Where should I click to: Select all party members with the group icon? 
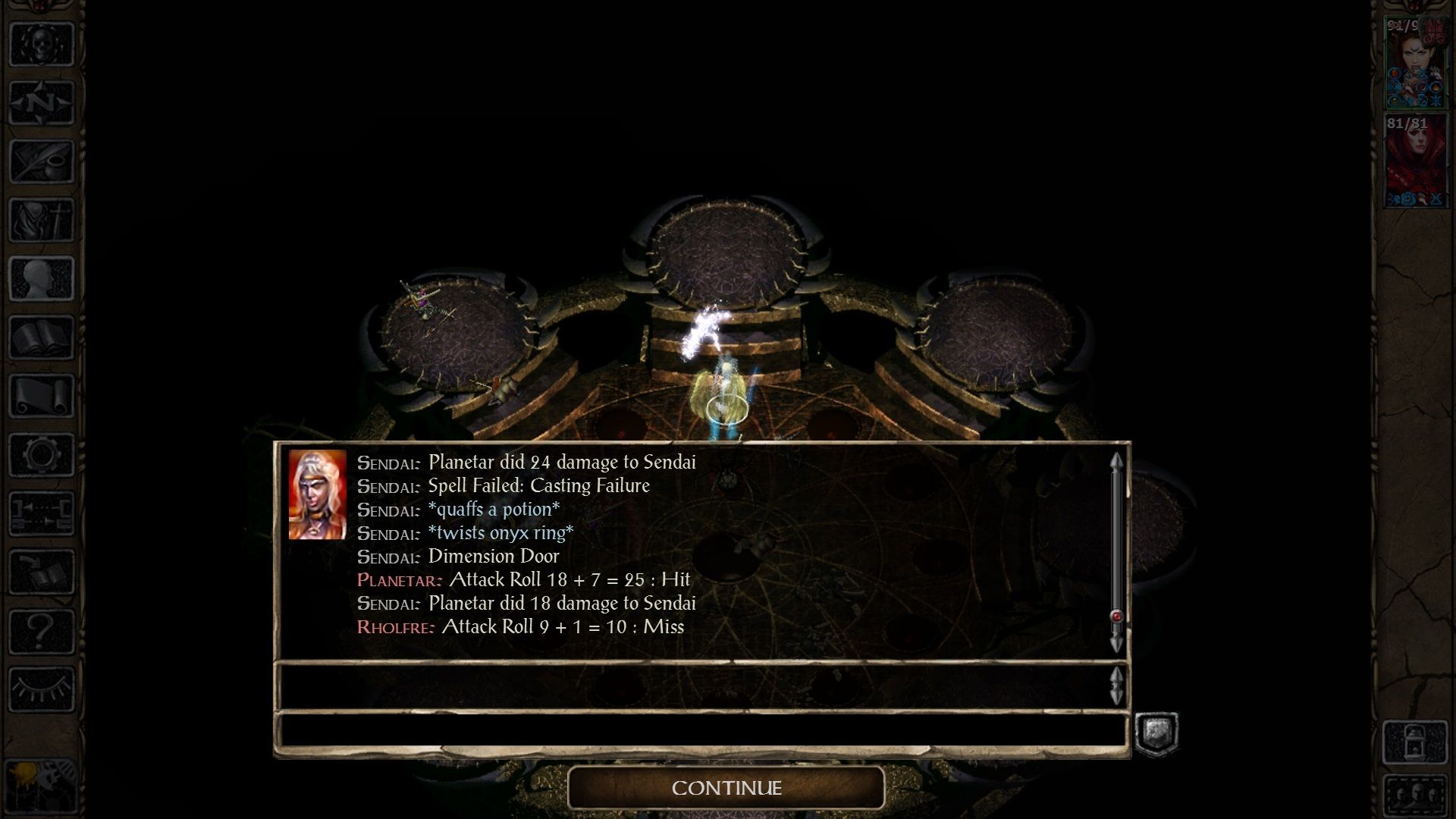(x=1415, y=794)
